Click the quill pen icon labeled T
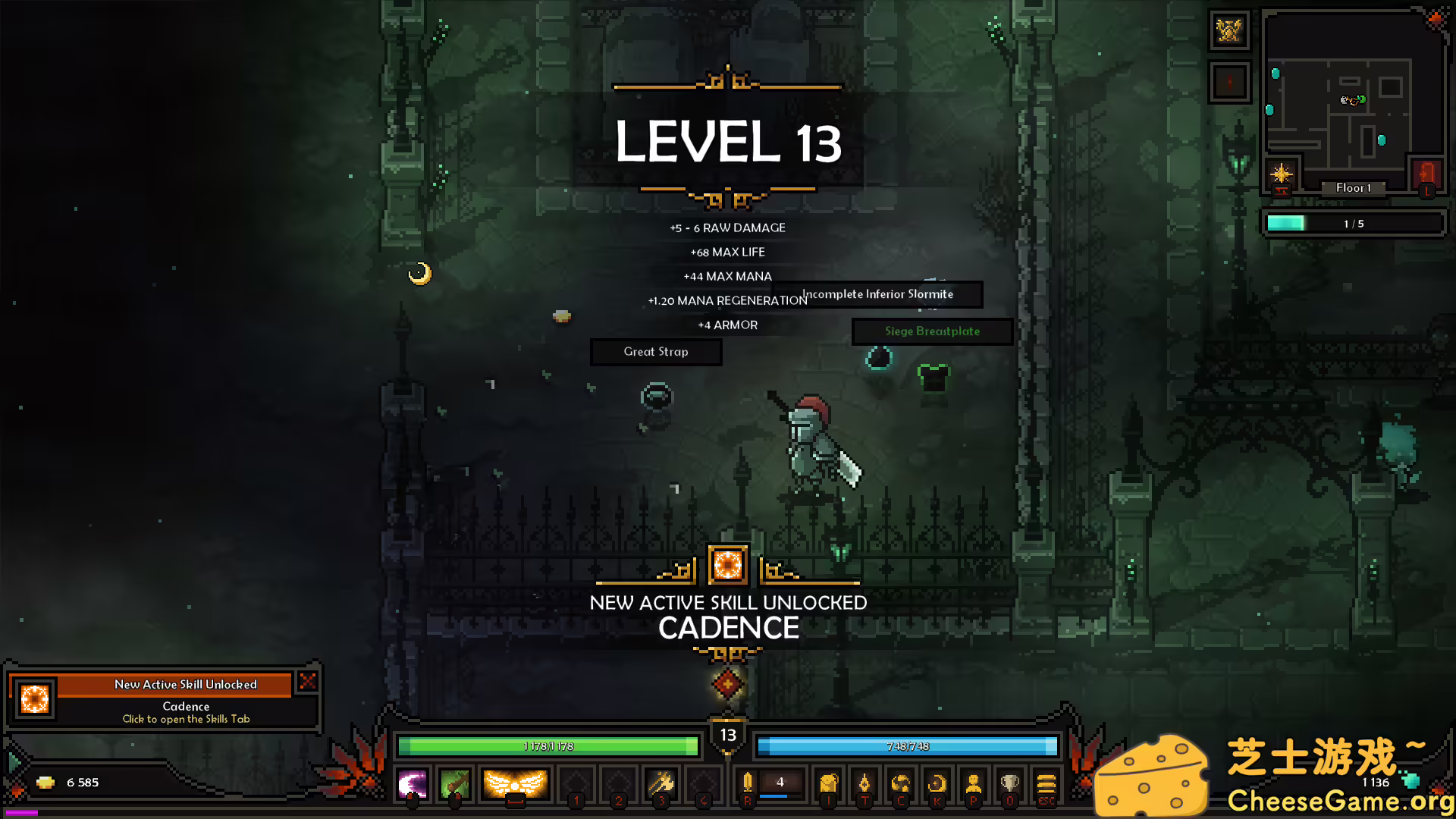Screen dimensions: 1456x819 864,783
